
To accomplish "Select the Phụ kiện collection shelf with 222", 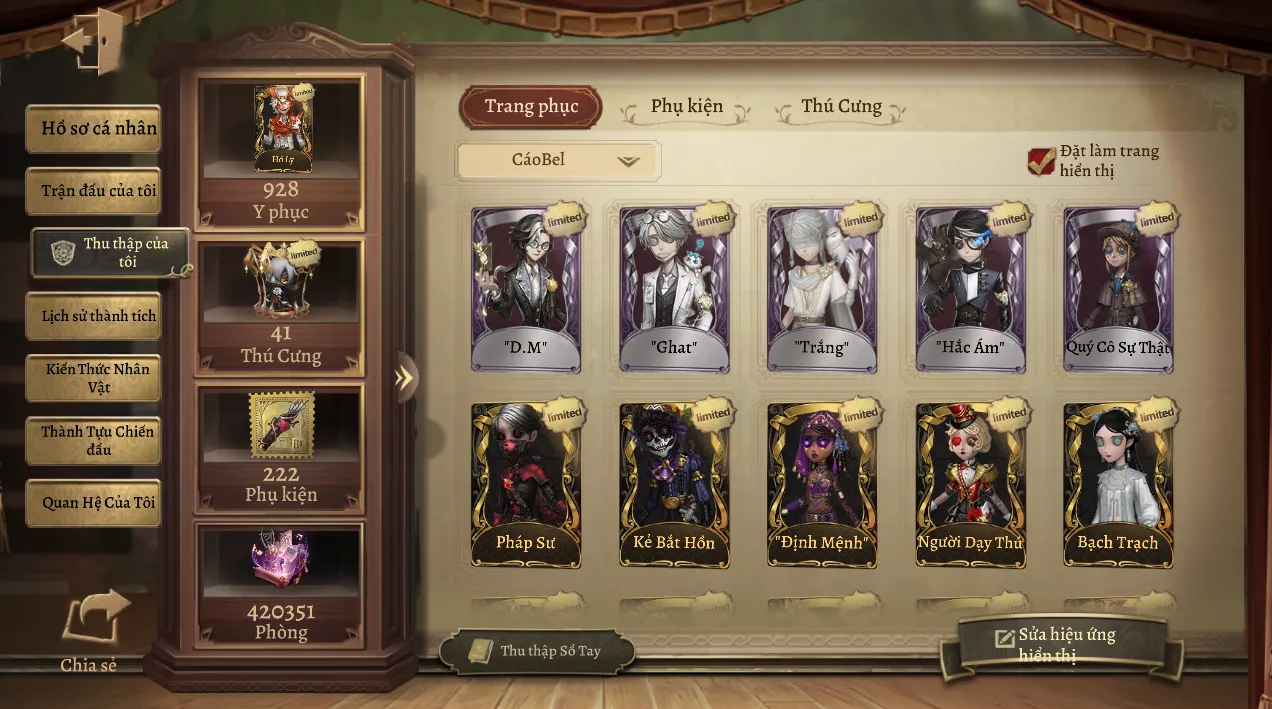I will (x=280, y=447).
